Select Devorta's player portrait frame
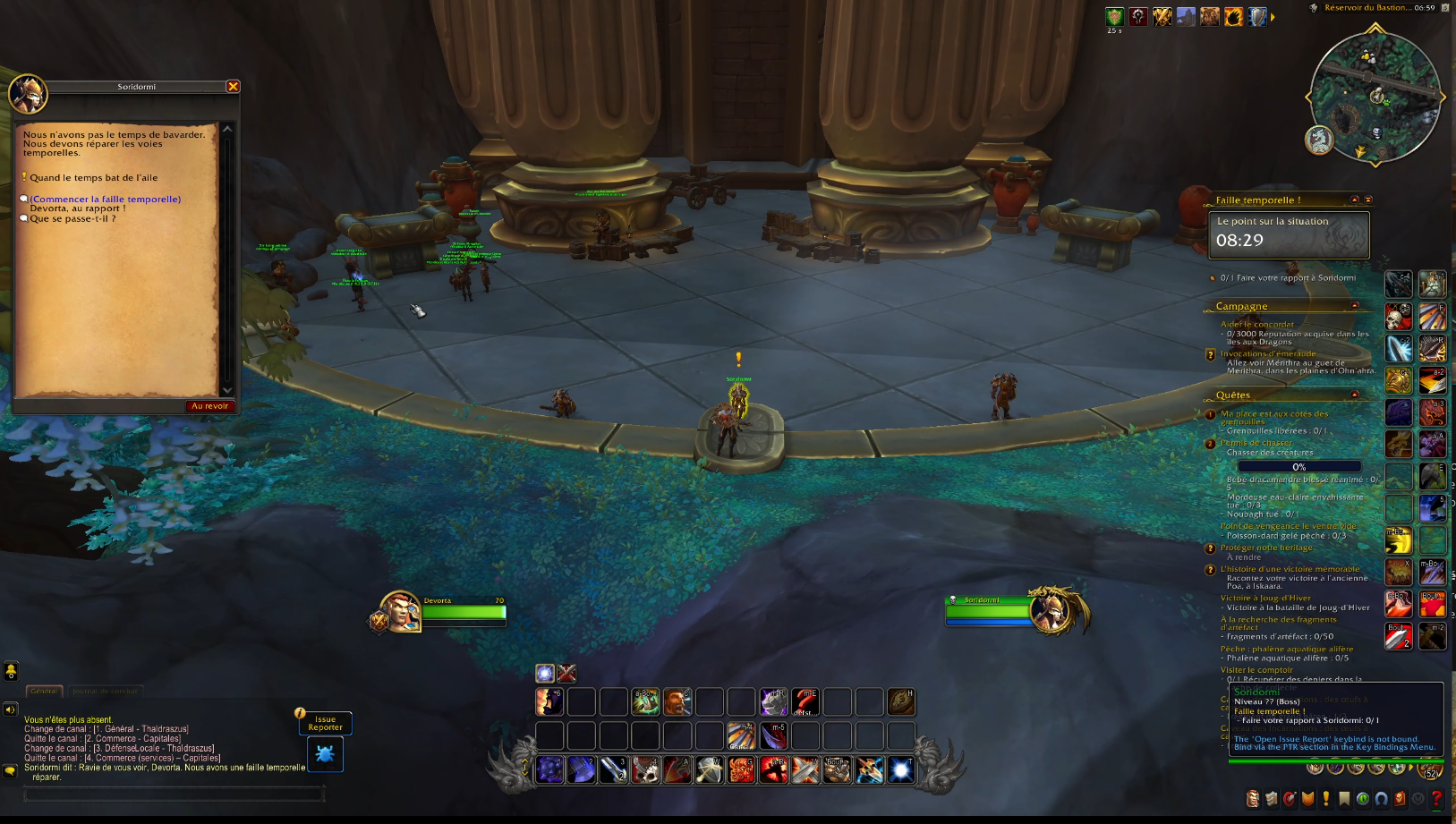This screenshot has width=1456, height=824. [400, 612]
